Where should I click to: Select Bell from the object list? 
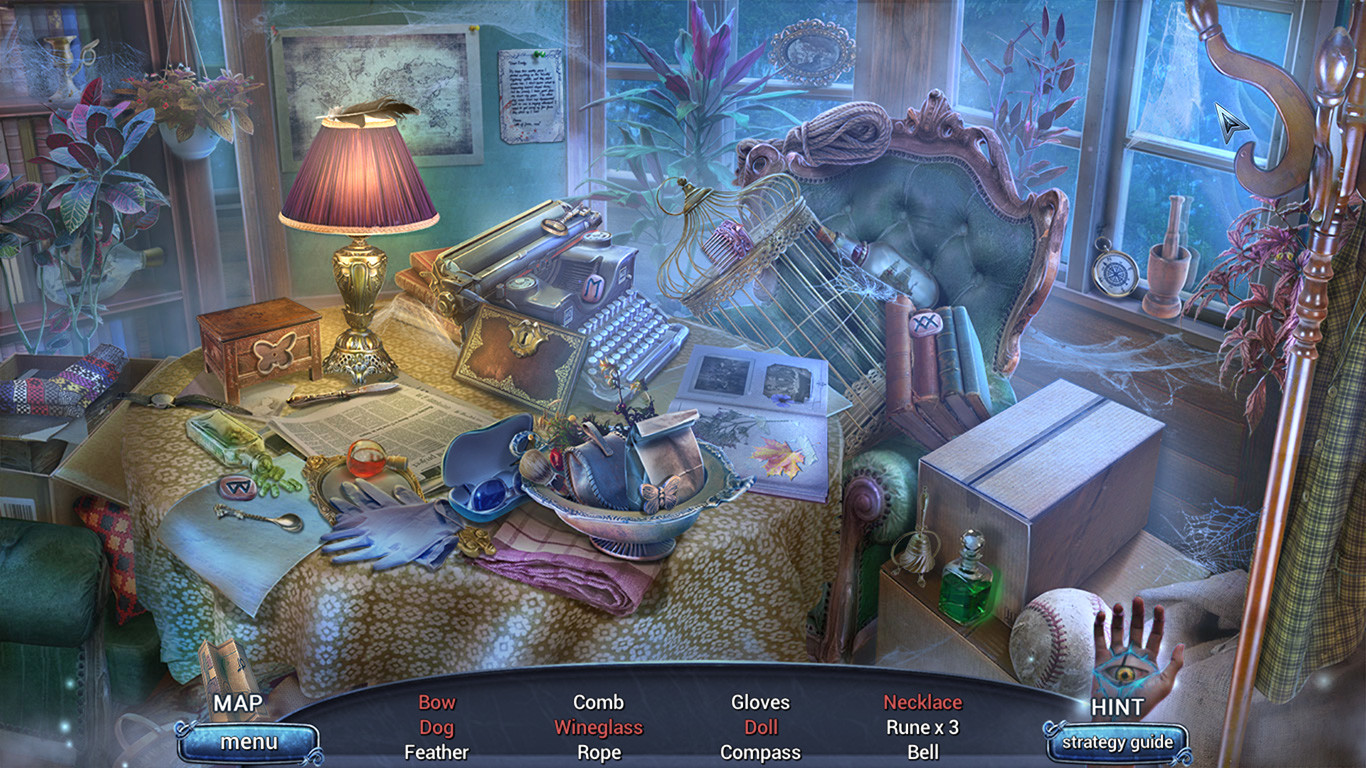click(924, 752)
